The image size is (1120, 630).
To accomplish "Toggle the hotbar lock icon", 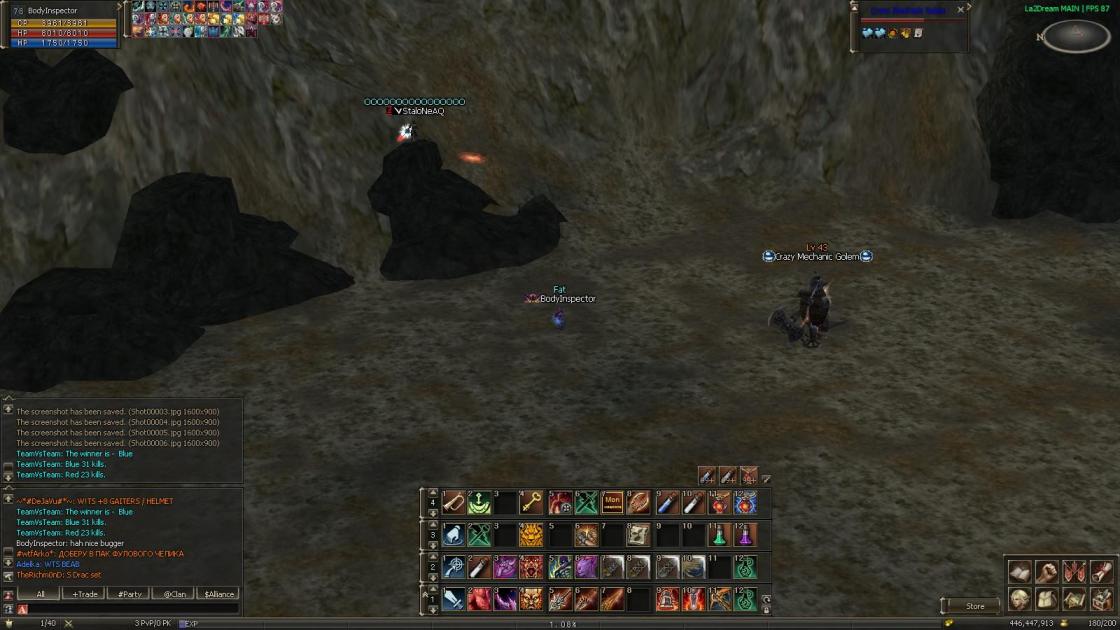I will [766, 609].
